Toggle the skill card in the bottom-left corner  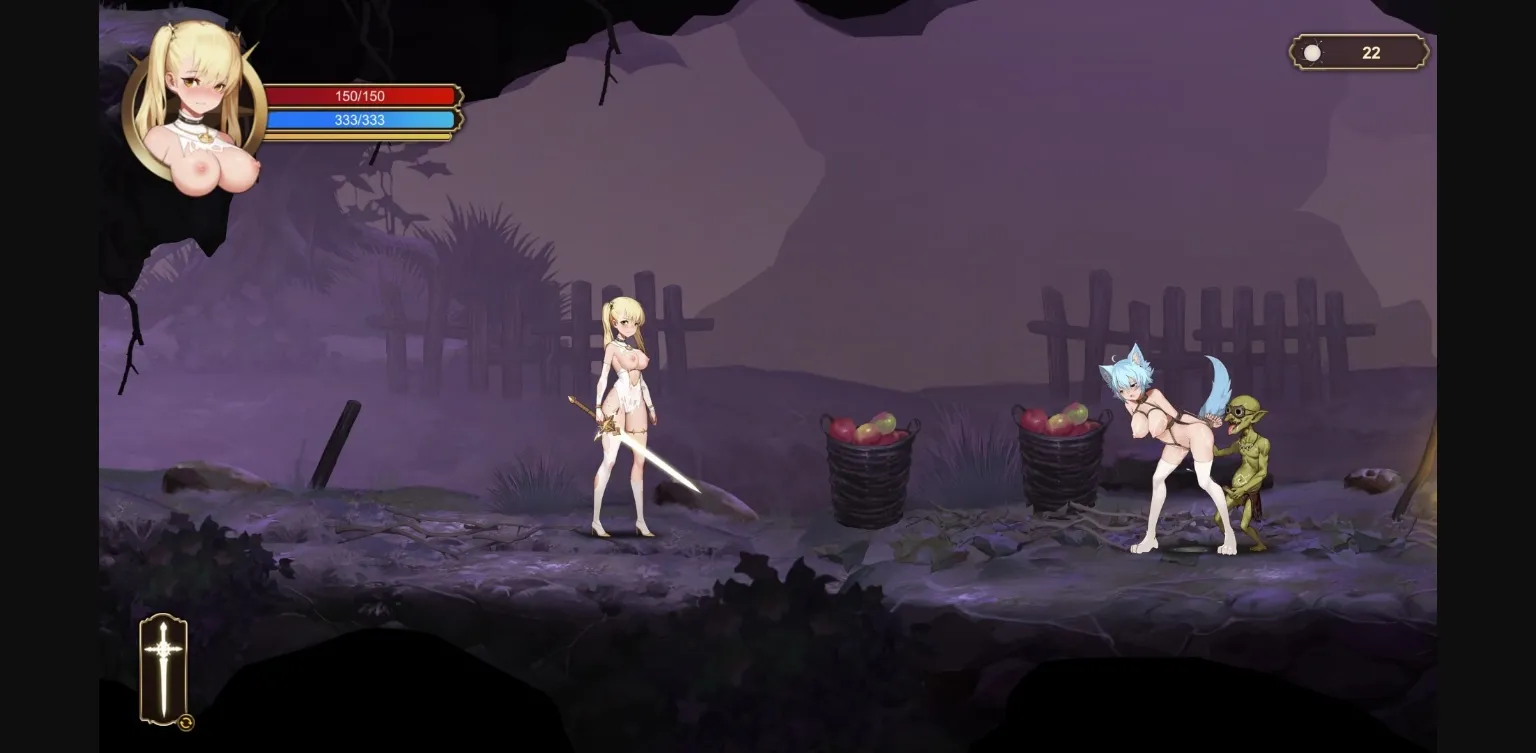point(164,670)
